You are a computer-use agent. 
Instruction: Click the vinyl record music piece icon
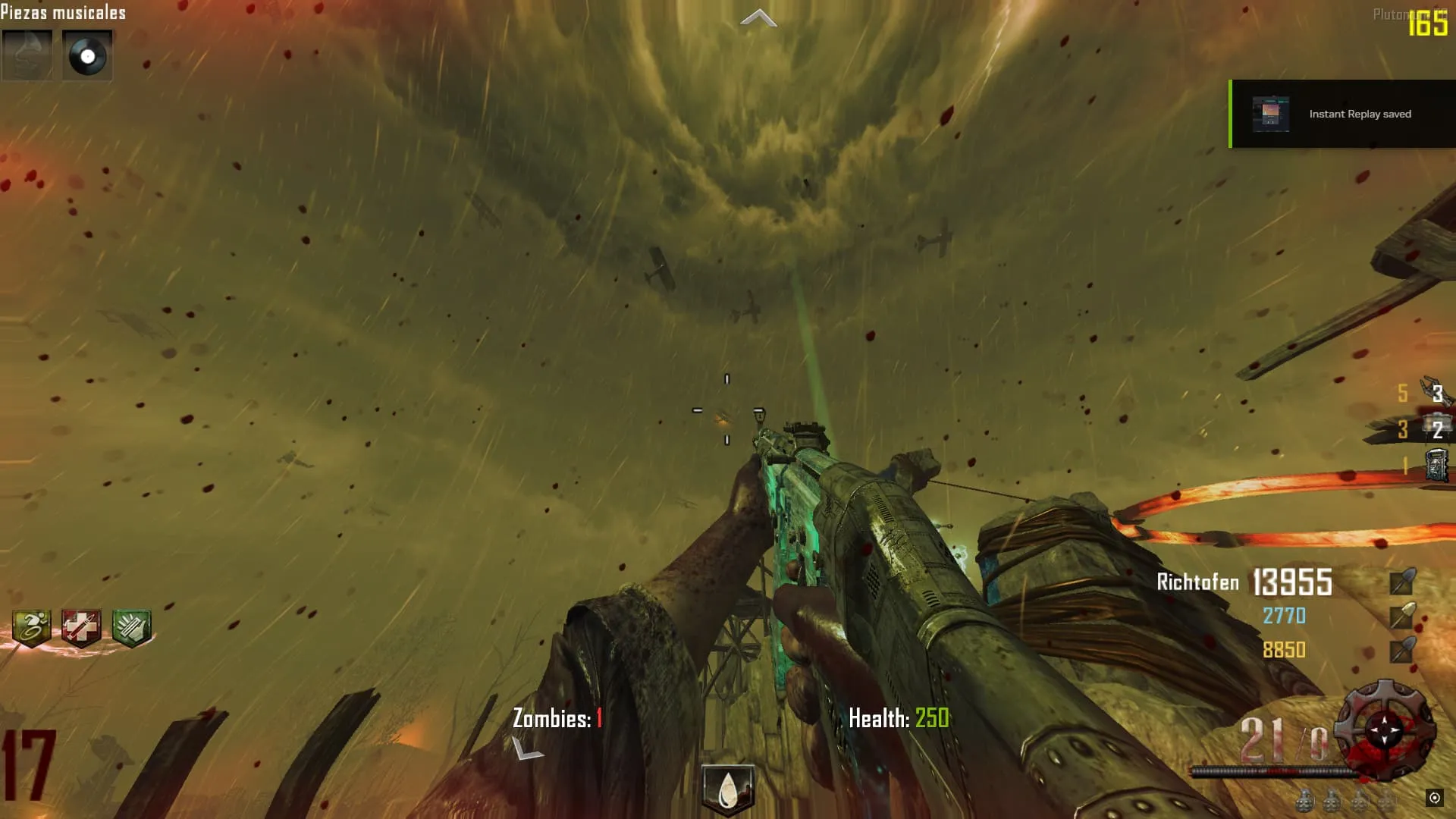tap(87, 55)
